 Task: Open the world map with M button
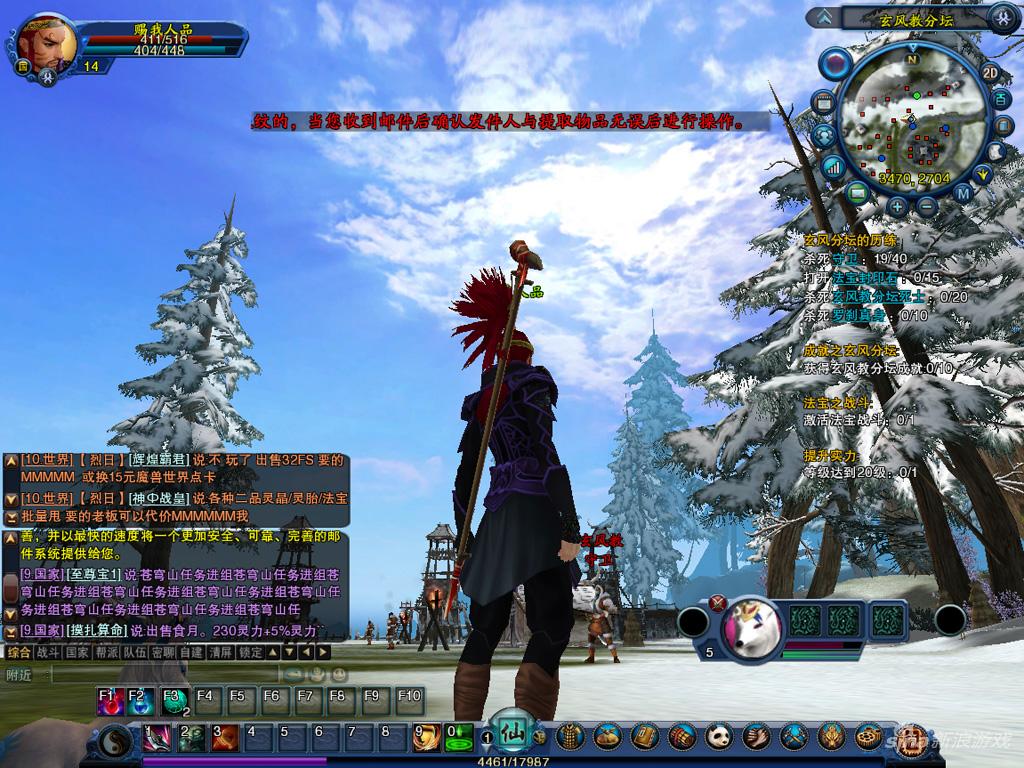coord(963,192)
